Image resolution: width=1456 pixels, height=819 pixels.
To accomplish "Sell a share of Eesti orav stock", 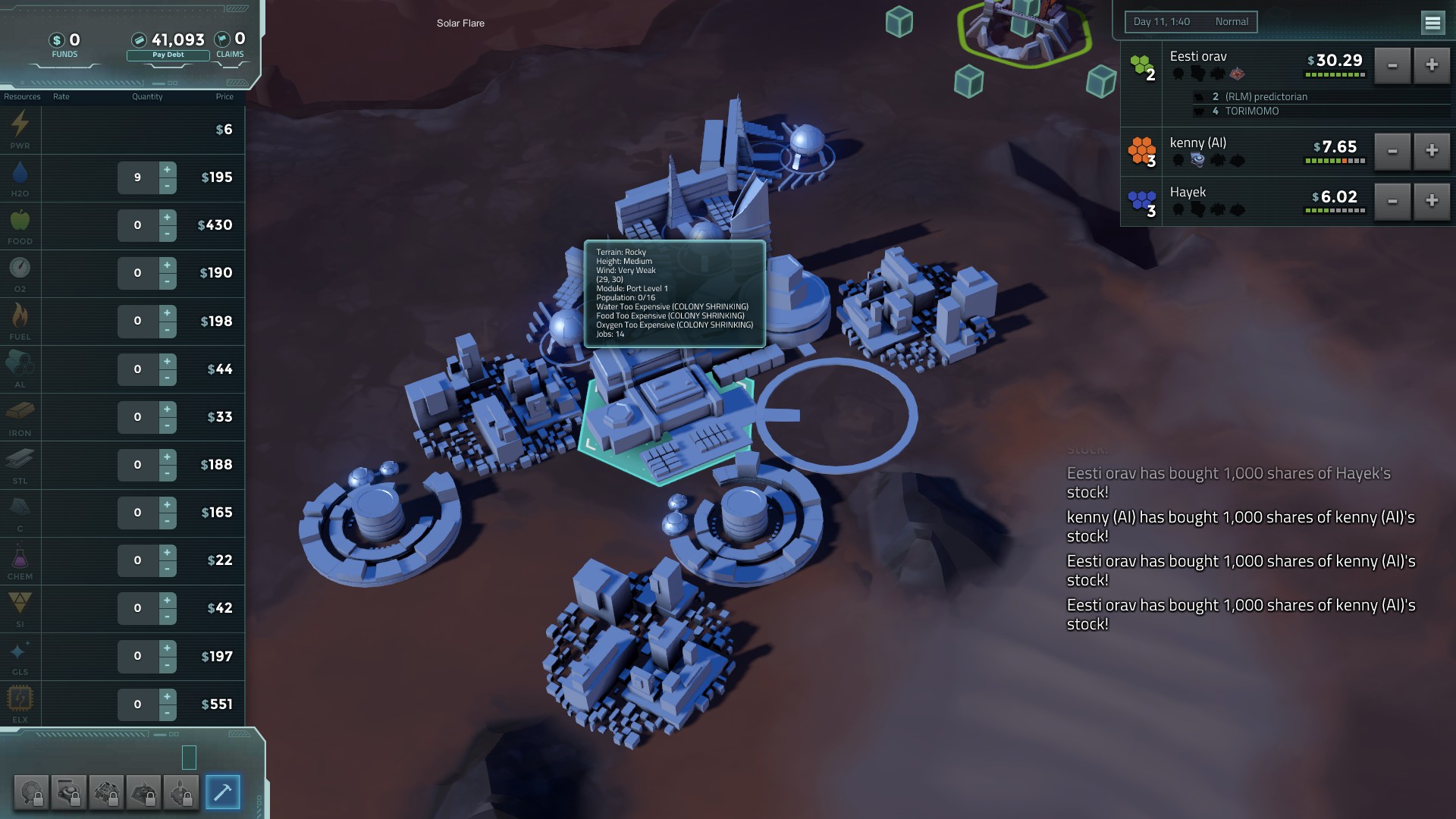I will (1392, 65).
